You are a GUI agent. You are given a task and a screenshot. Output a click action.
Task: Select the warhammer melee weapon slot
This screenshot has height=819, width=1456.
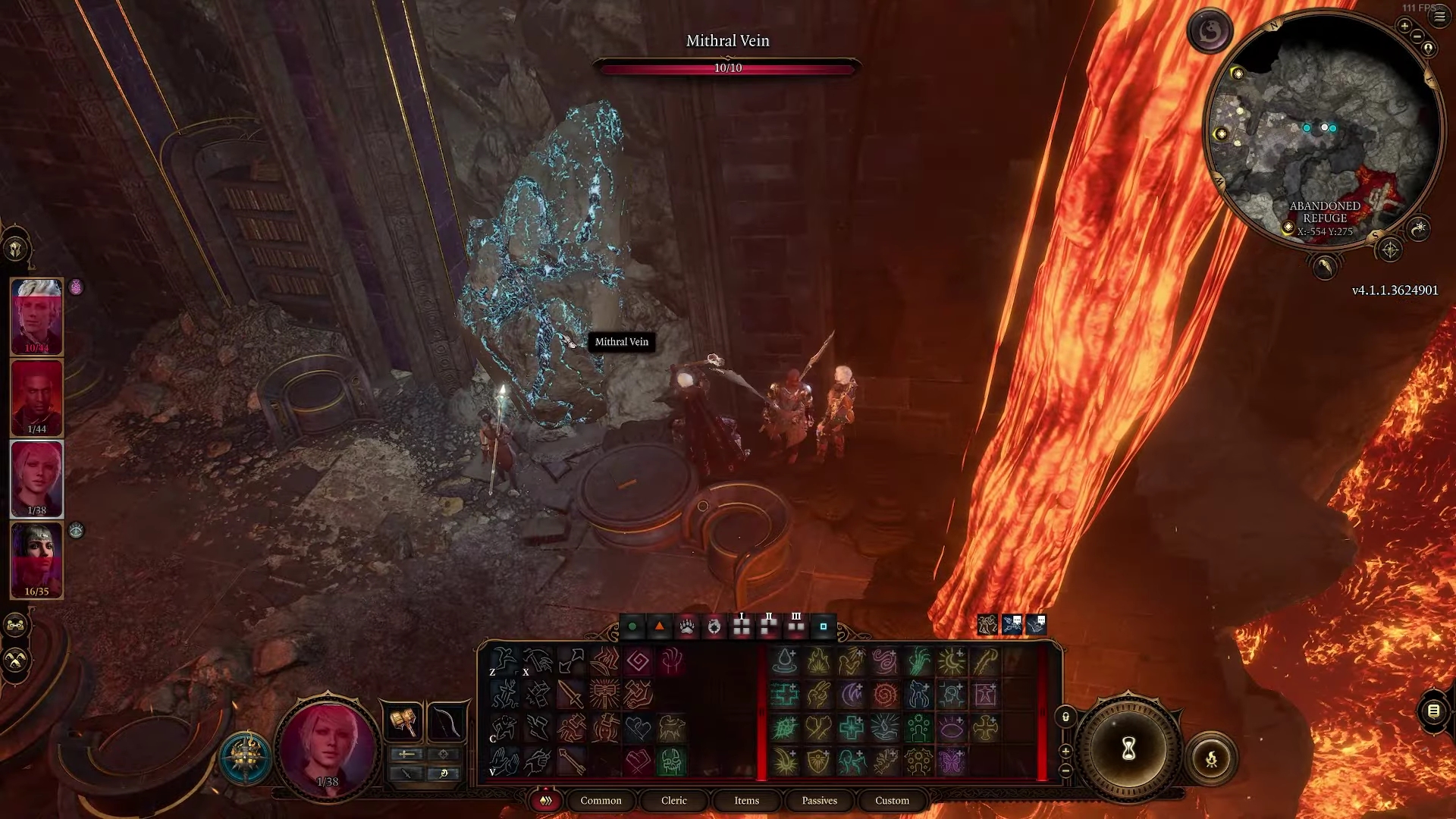point(403,722)
